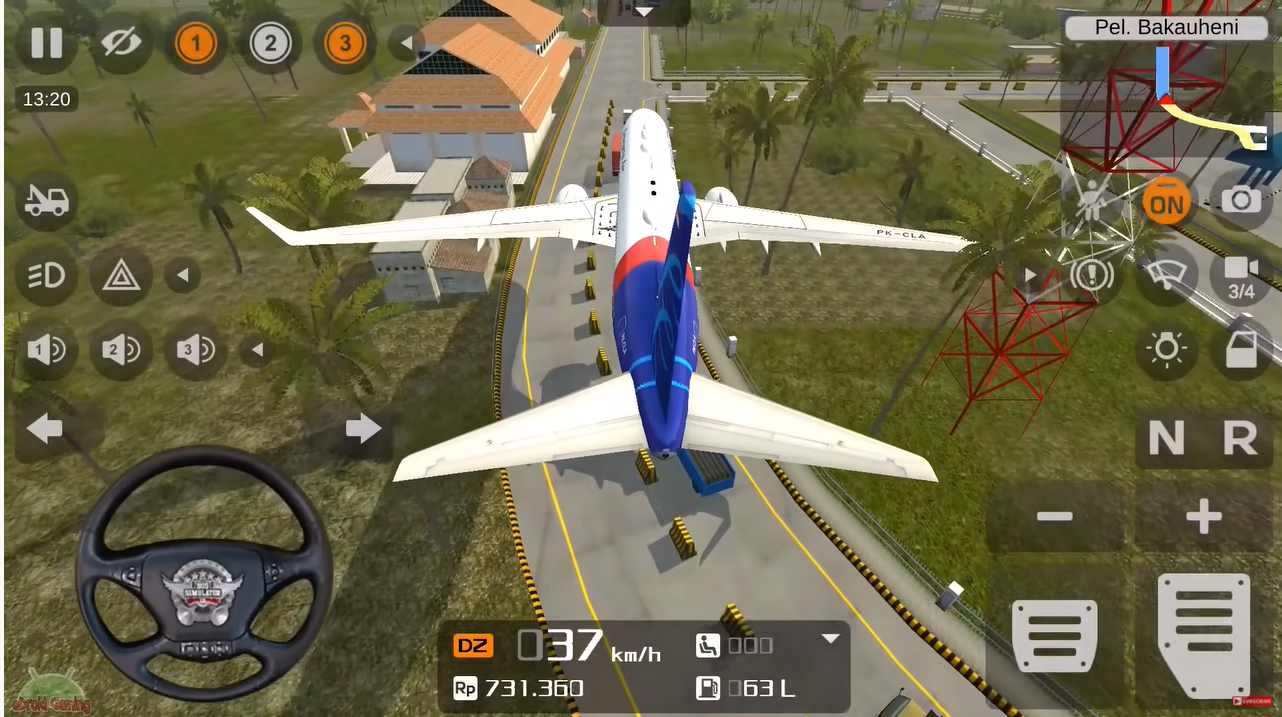Switch the 3/4 camera view
This screenshot has width=1282, height=717.
pyautogui.click(x=1241, y=275)
